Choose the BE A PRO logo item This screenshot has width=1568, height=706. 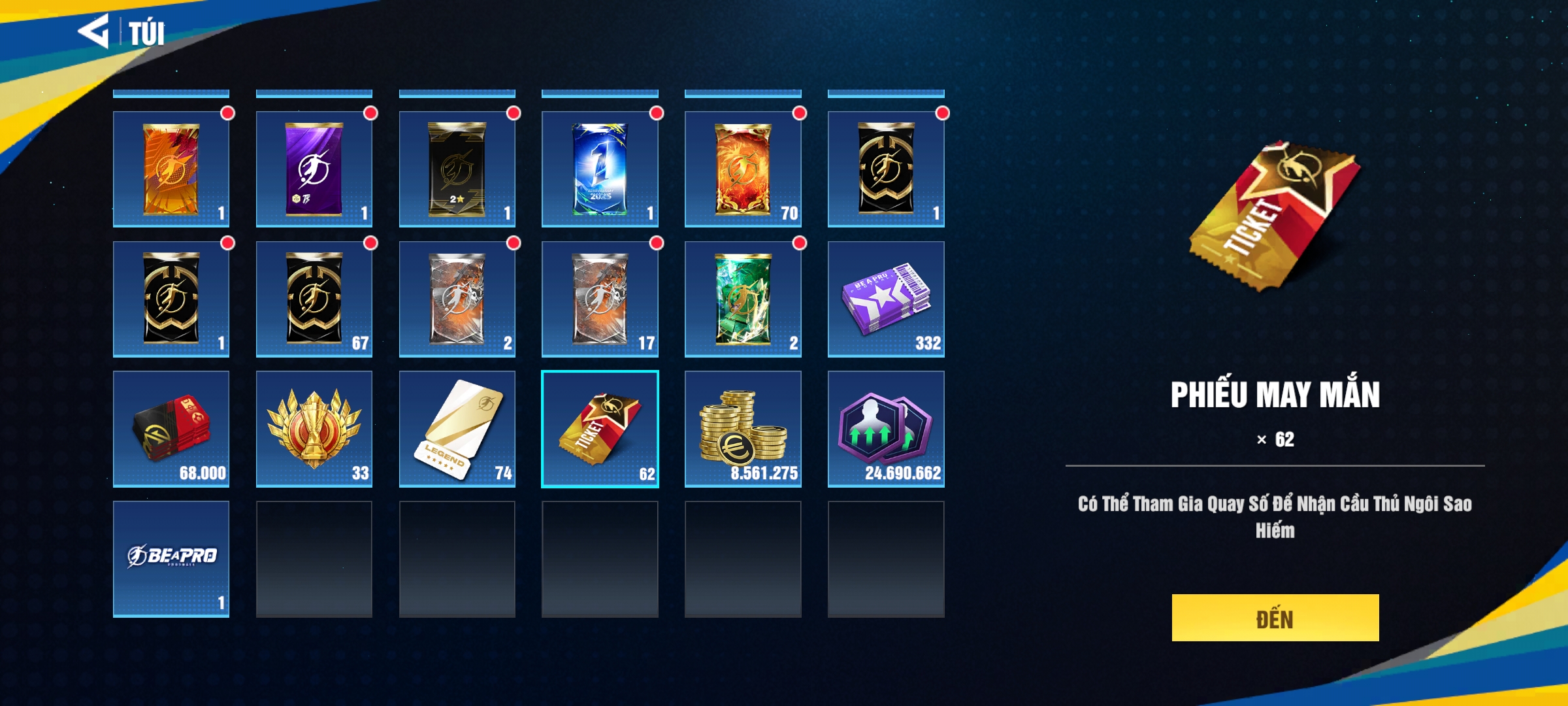click(x=171, y=558)
